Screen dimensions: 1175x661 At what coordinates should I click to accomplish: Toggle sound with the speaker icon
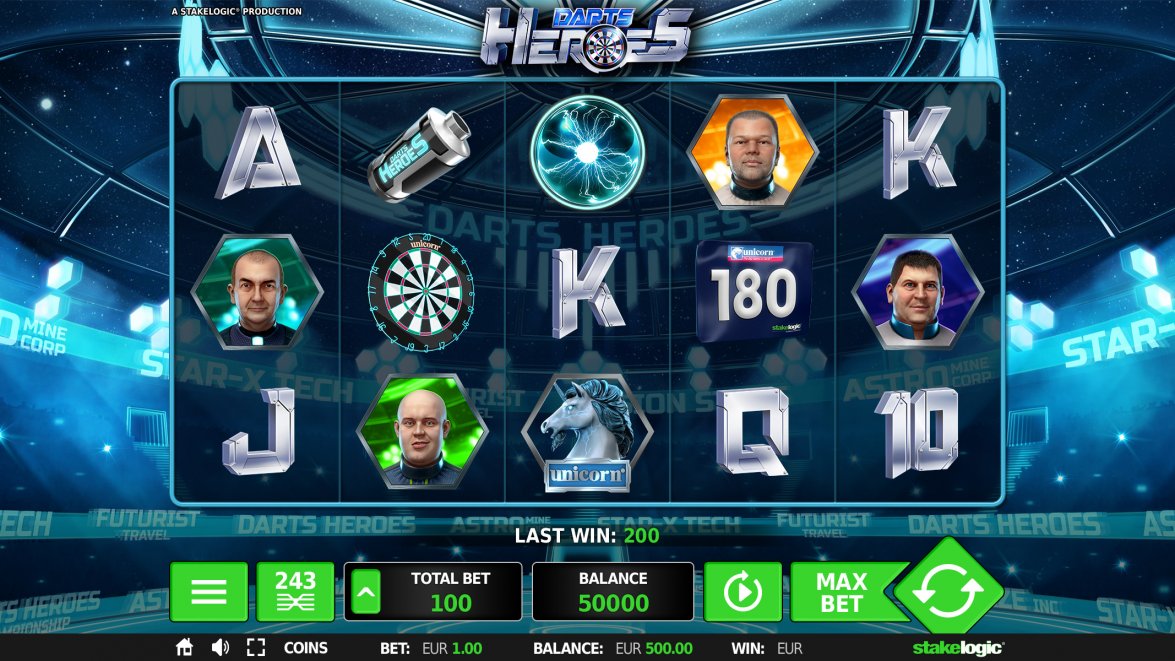(x=220, y=648)
